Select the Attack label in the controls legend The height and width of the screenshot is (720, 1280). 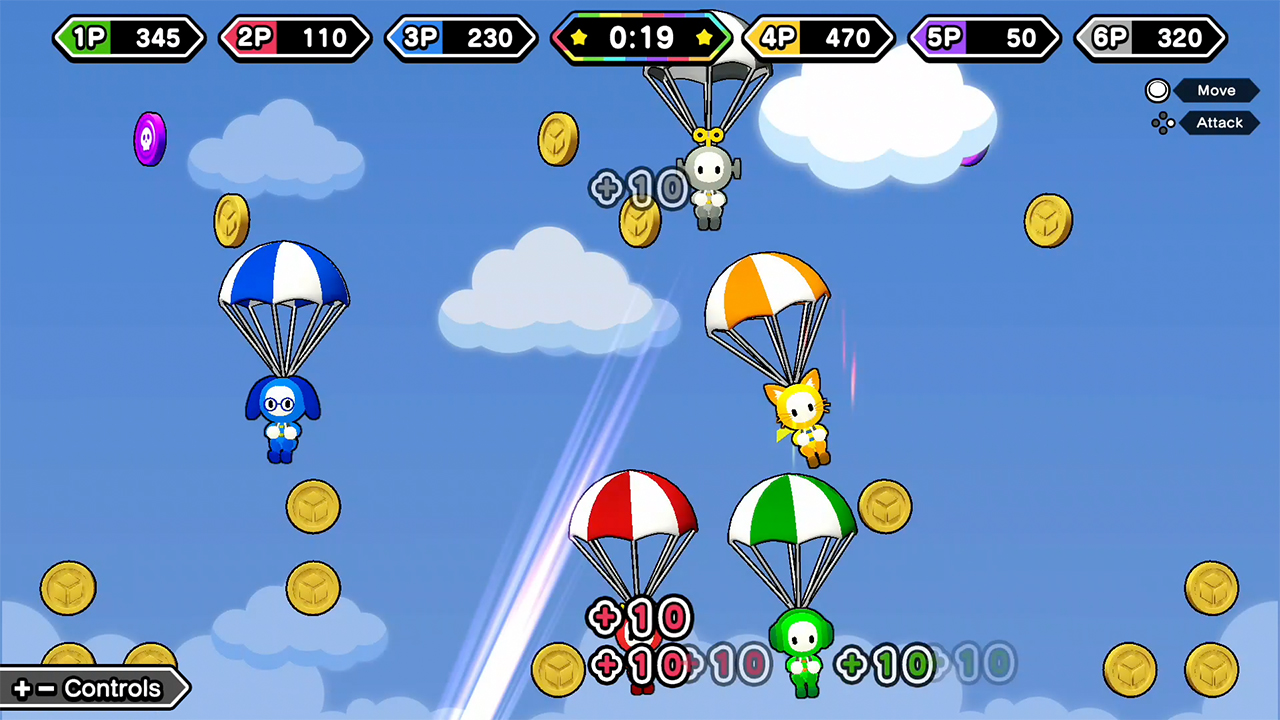pos(1219,122)
